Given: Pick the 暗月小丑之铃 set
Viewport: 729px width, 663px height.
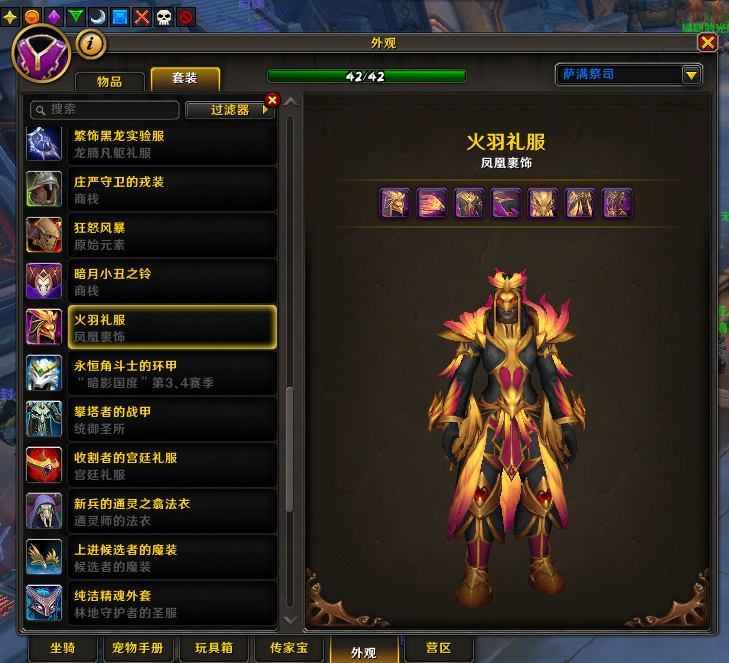Looking at the screenshot, I should click(150, 282).
